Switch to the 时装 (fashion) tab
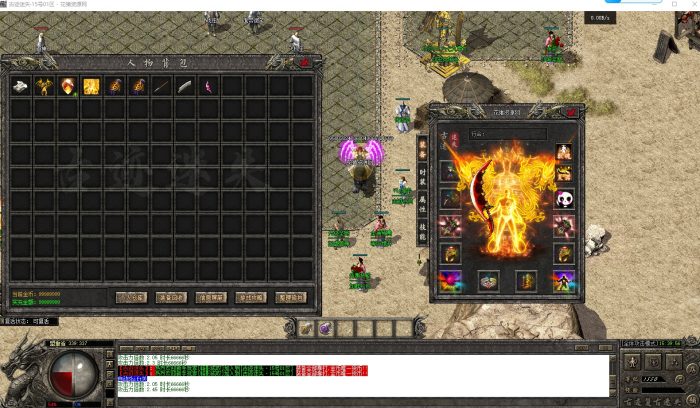 (422, 172)
